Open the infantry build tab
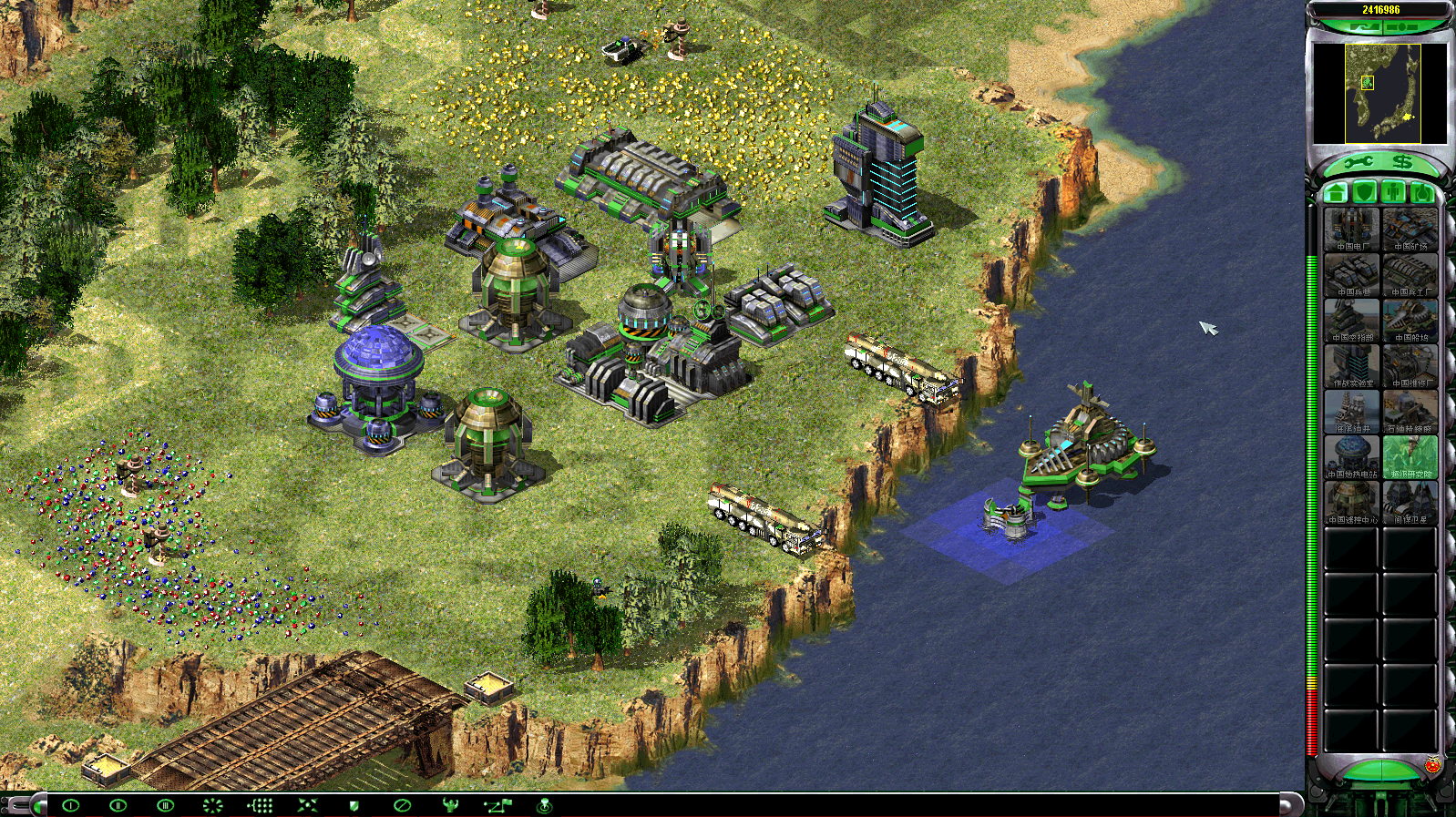The image size is (1456, 817). [1393, 192]
